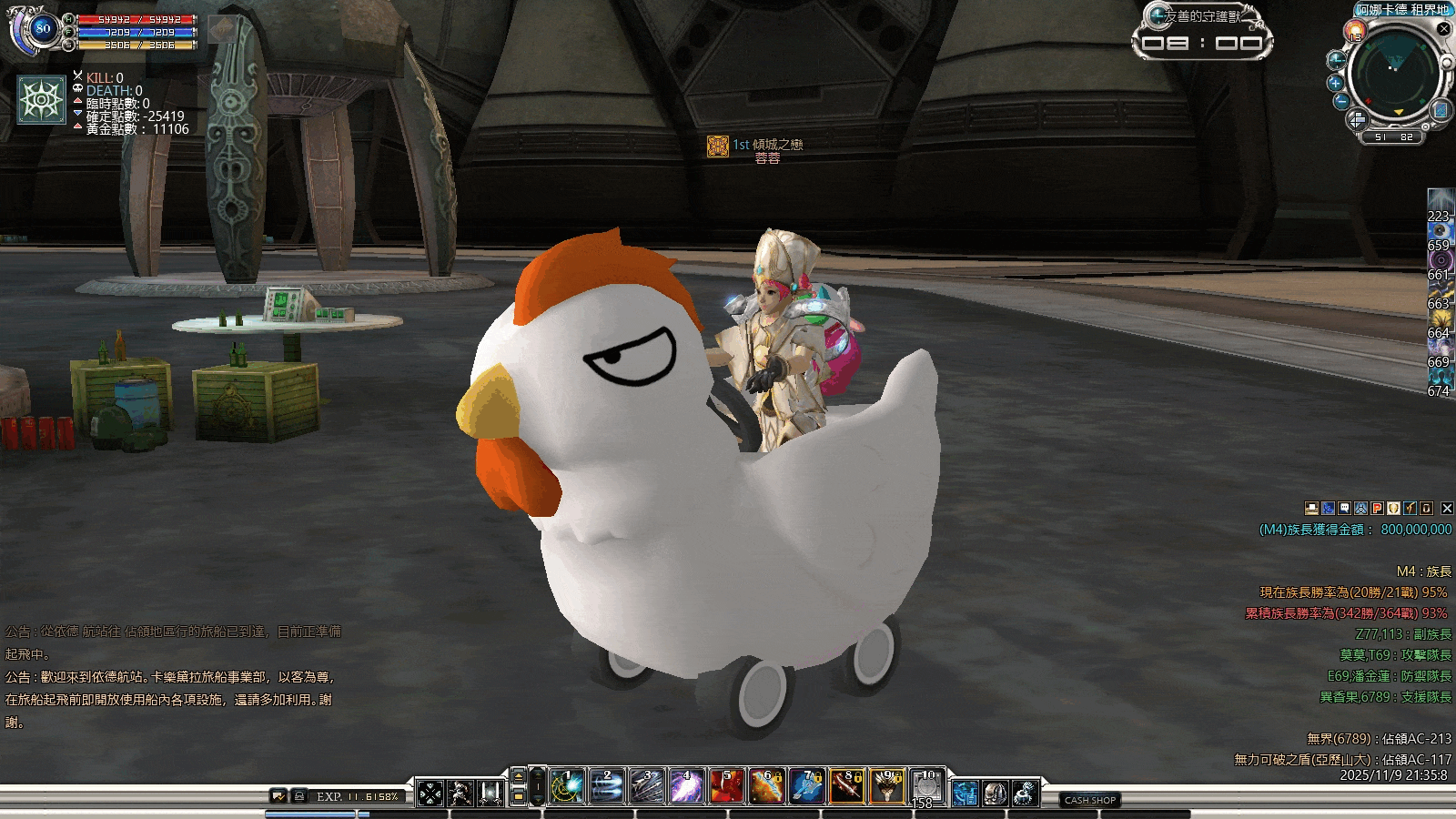Click the four-arrow movement icon left of hotbar

[x=430, y=794]
